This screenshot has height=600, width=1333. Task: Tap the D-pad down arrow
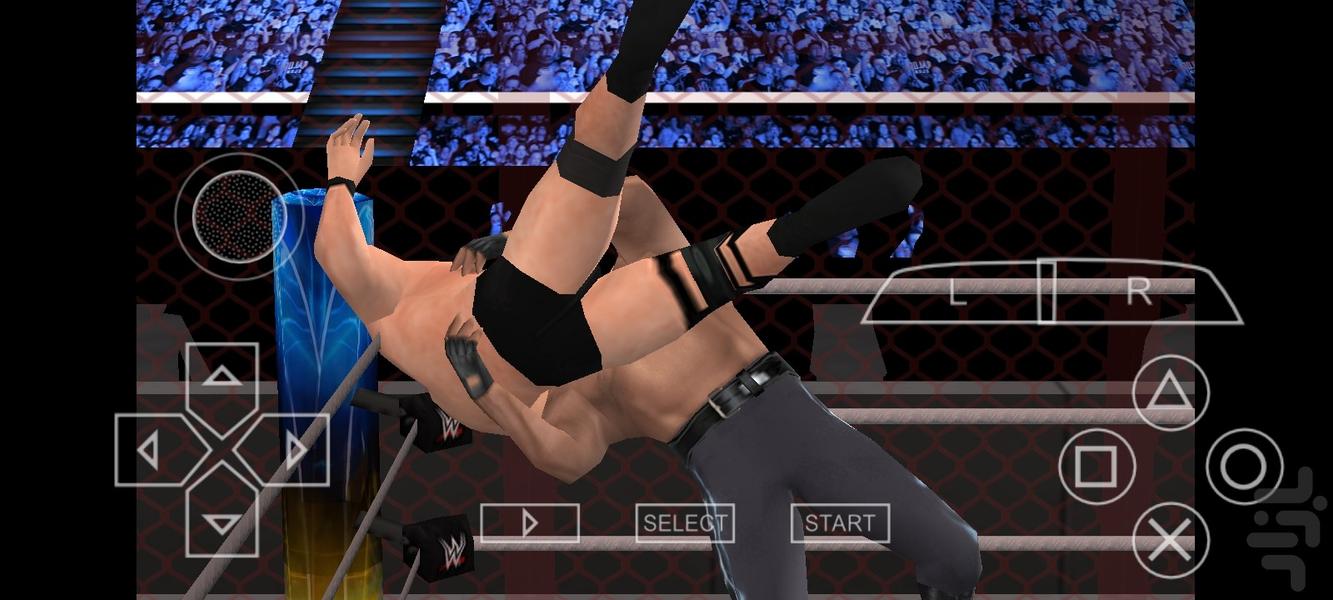pos(222,521)
